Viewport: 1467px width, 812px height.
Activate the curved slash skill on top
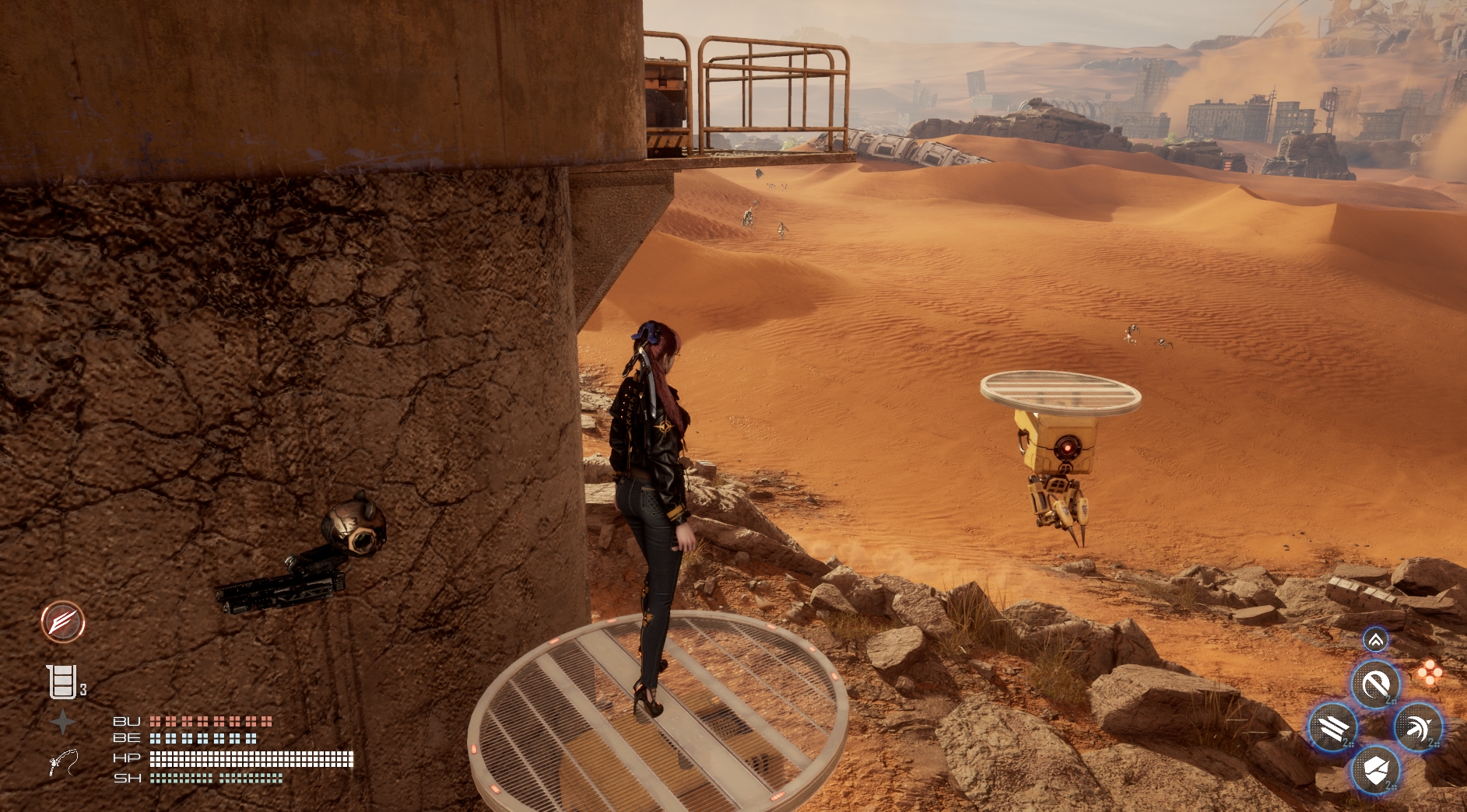click(1375, 684)
